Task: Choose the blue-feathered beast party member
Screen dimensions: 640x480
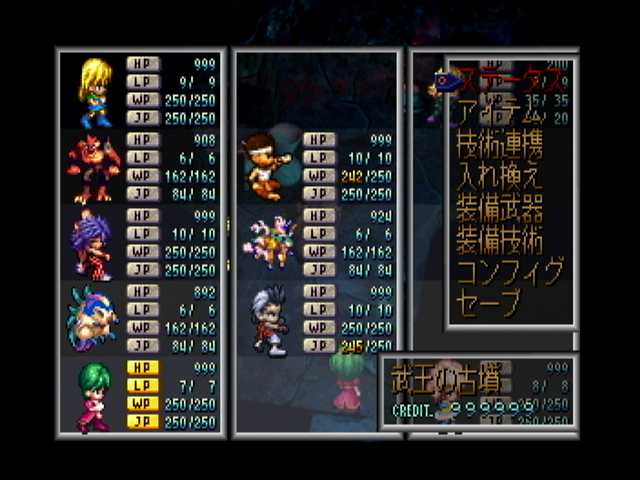Action: (x=93, y=318)
